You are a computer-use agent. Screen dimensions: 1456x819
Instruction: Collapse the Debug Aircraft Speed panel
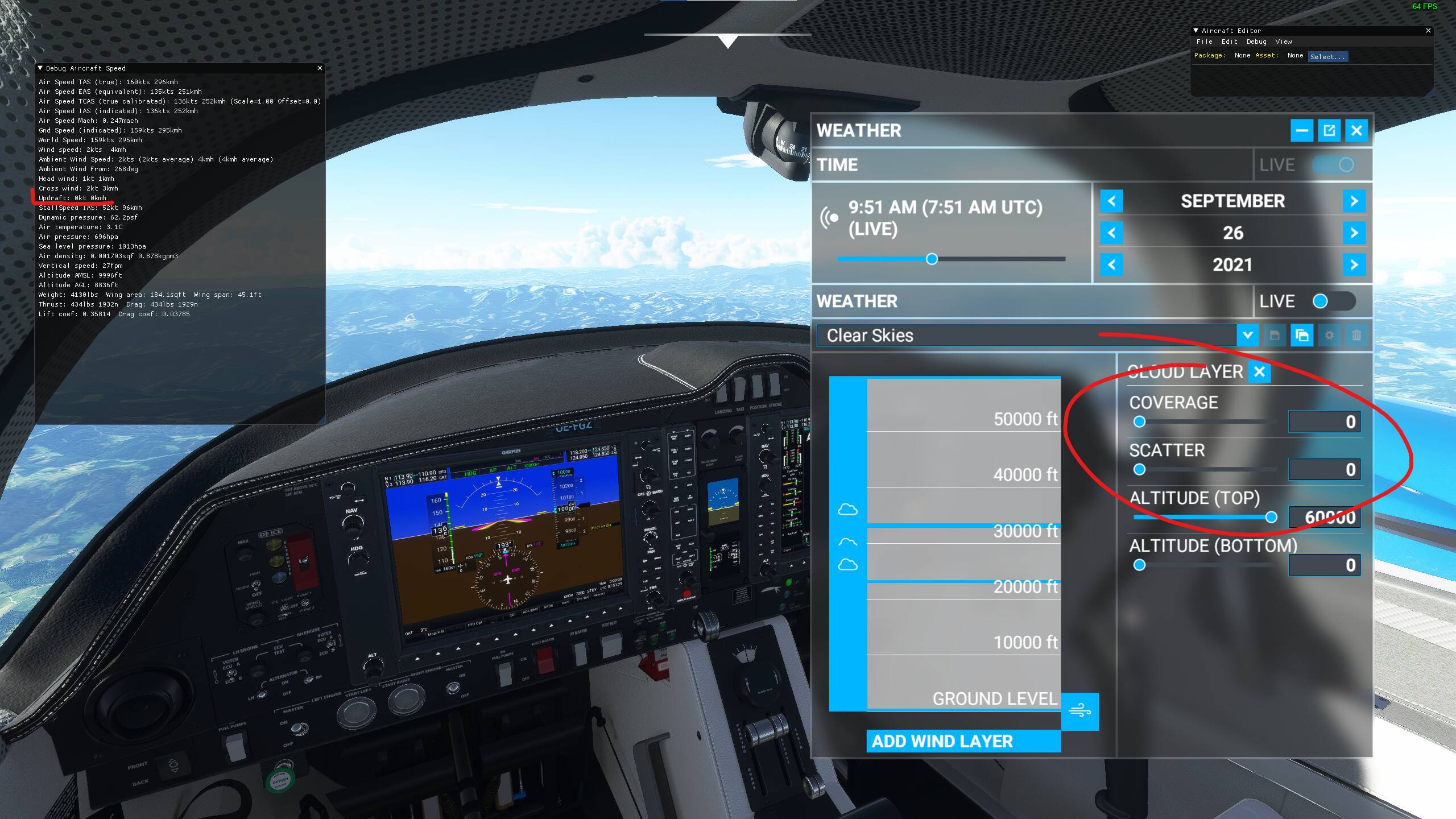click(x=40, y=68)
